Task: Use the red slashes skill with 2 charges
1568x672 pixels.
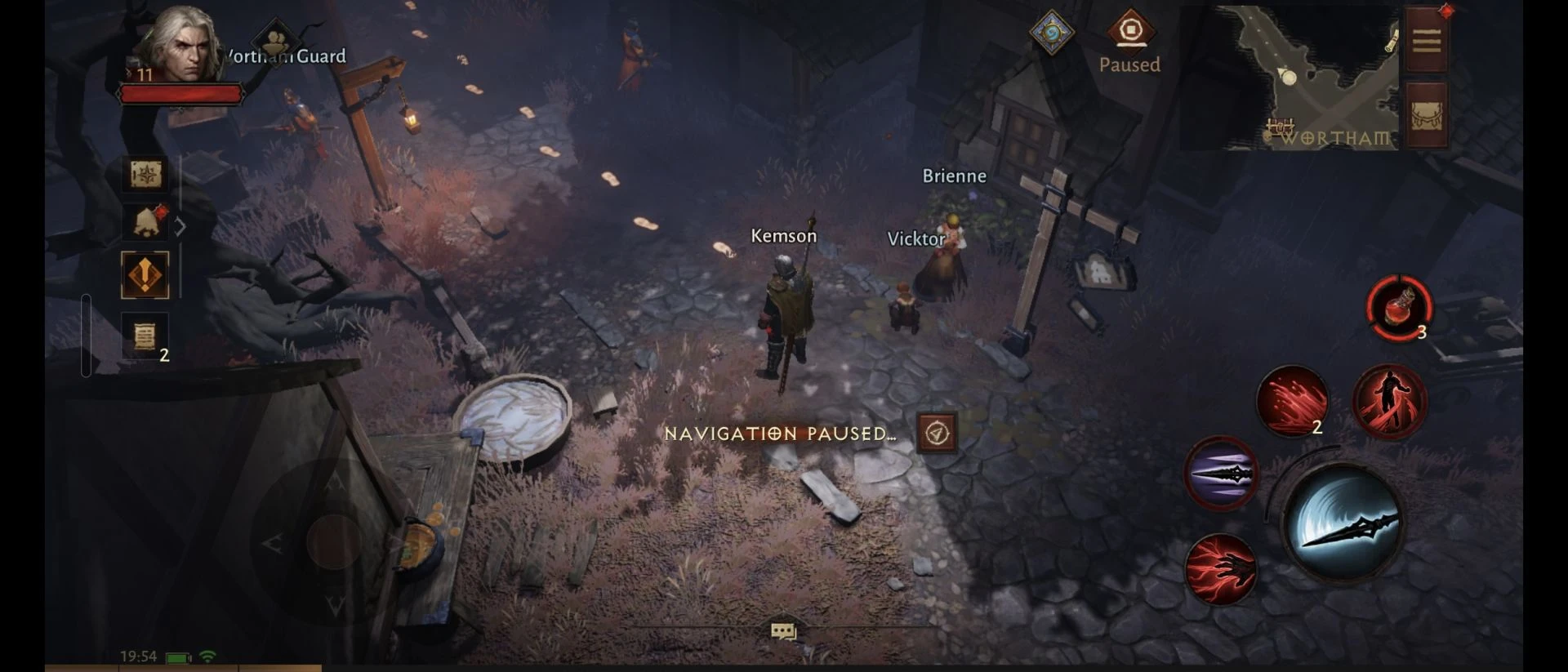Action: [x=1292, y=401]
